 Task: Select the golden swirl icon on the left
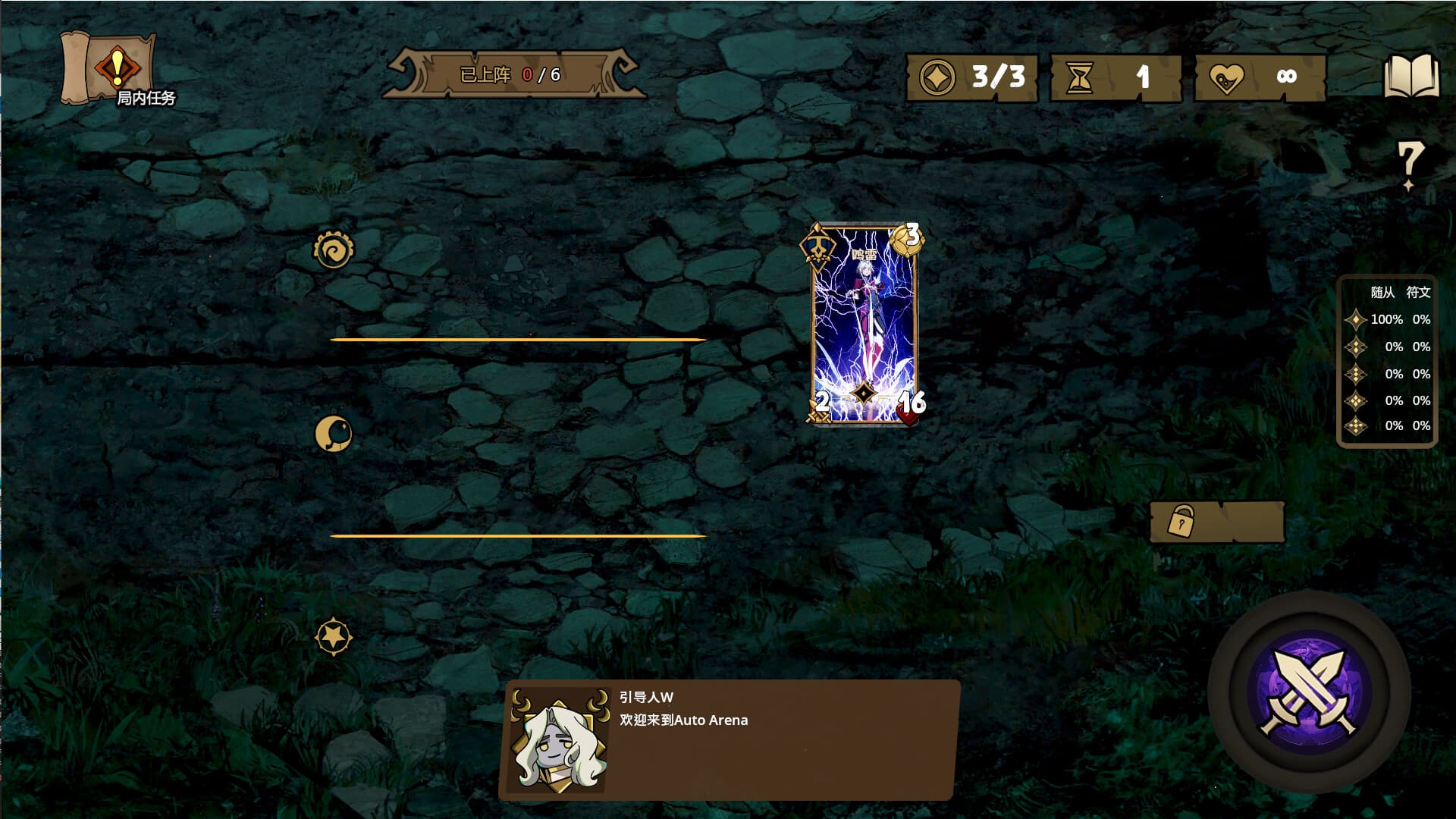332,248
